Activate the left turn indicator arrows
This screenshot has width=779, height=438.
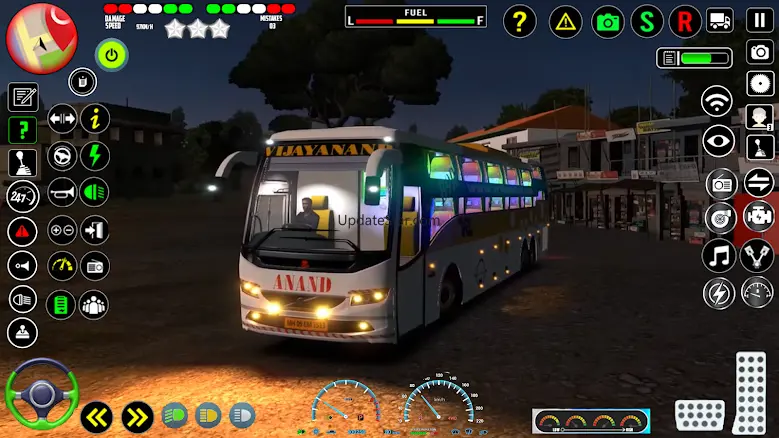[96, 416]
